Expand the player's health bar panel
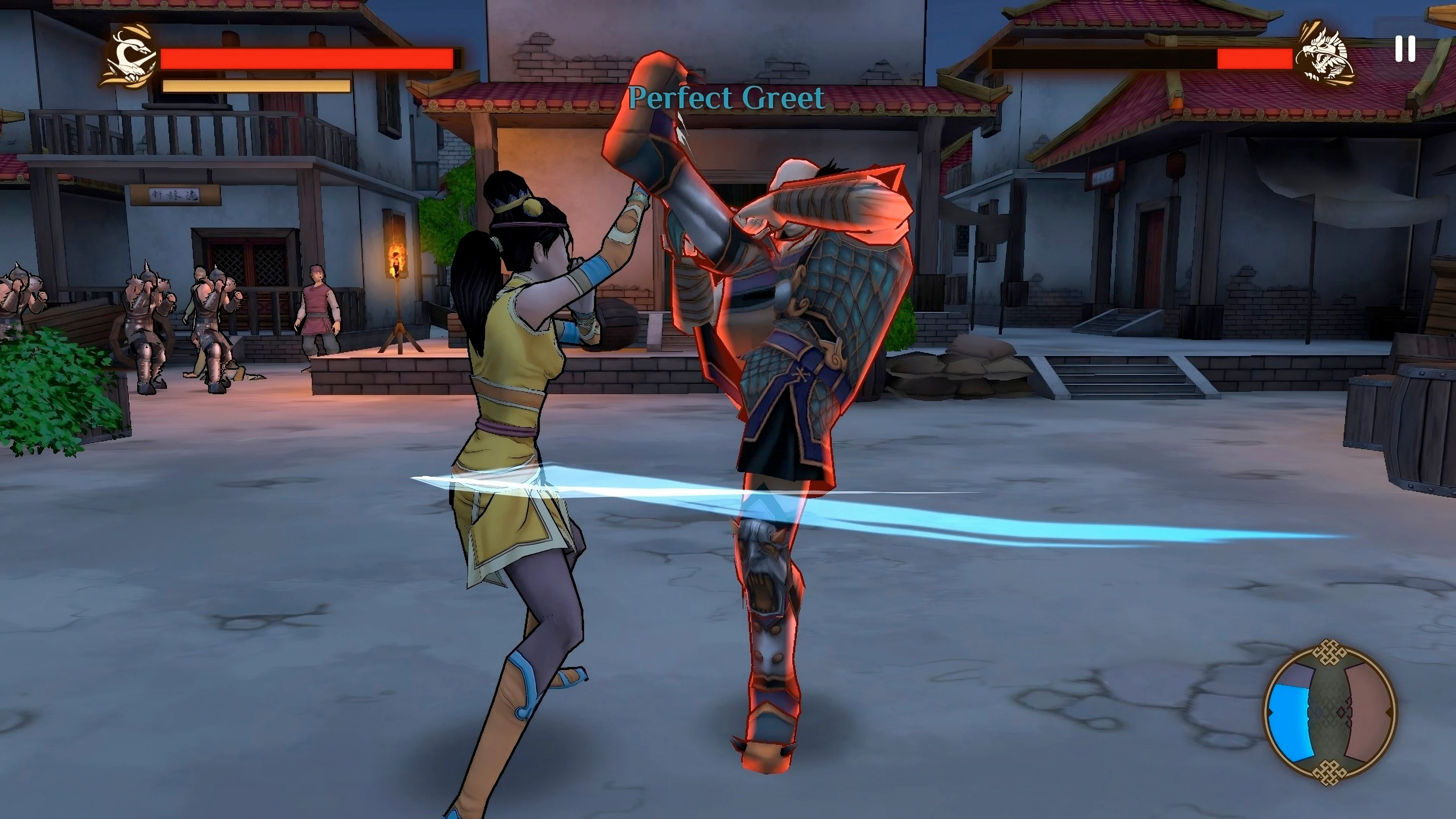 308,58
